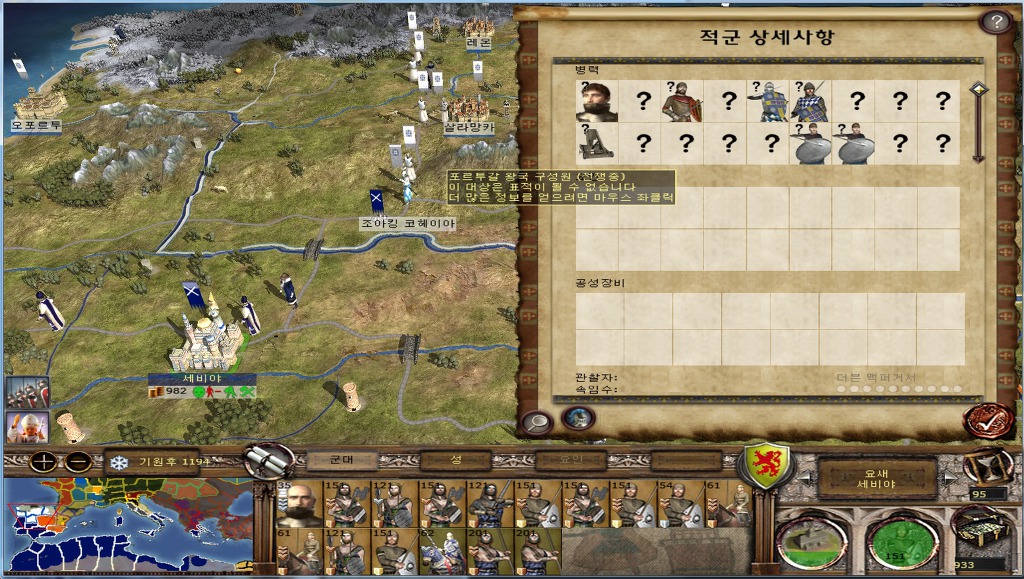
Task: Select the enemy general portrait
Action: coord(597,101)
